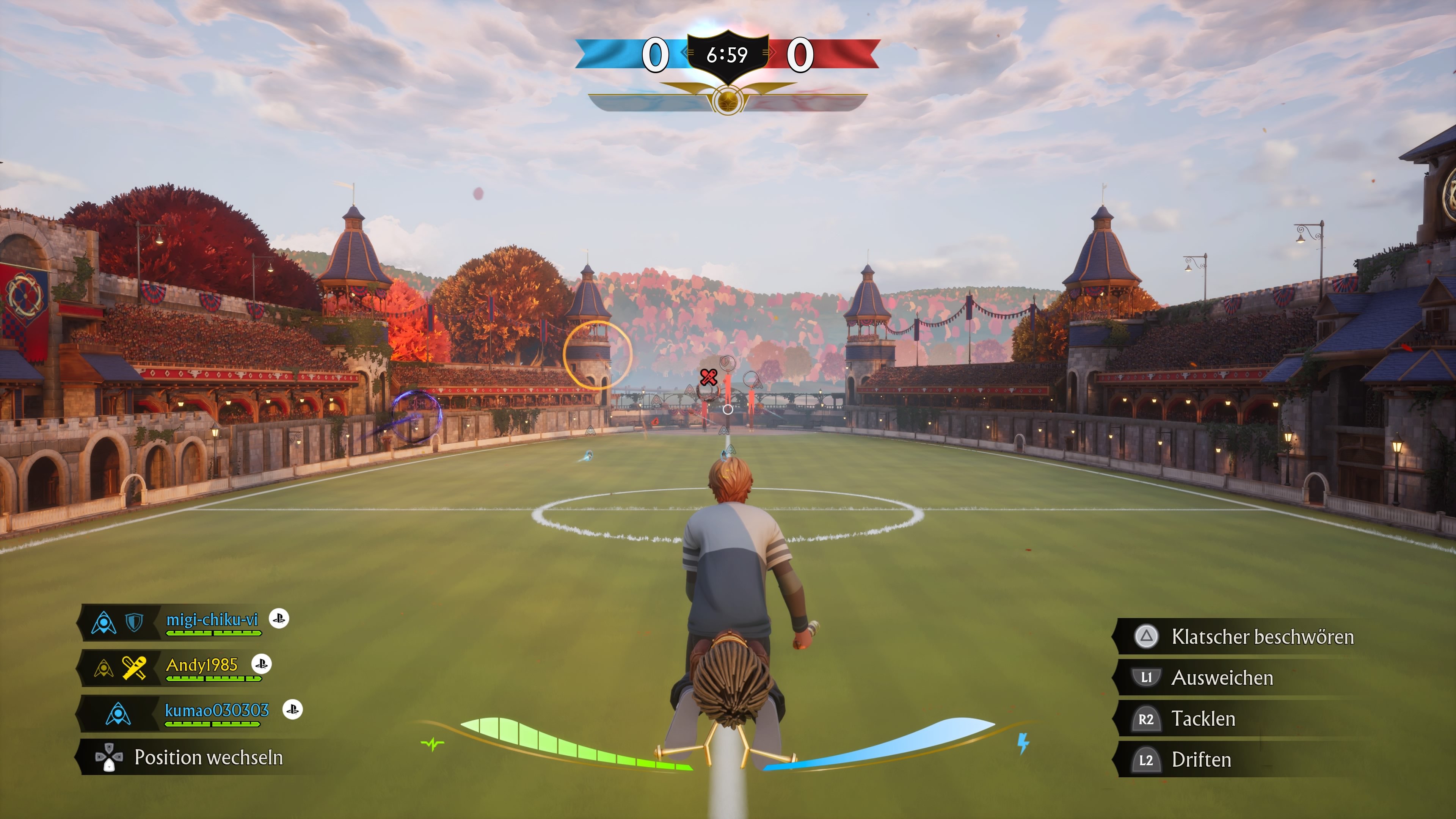Click the d-pad icon beside Position wechseln
The width and height of the screenshot is (1456, 819).
(x=109, y=758)
